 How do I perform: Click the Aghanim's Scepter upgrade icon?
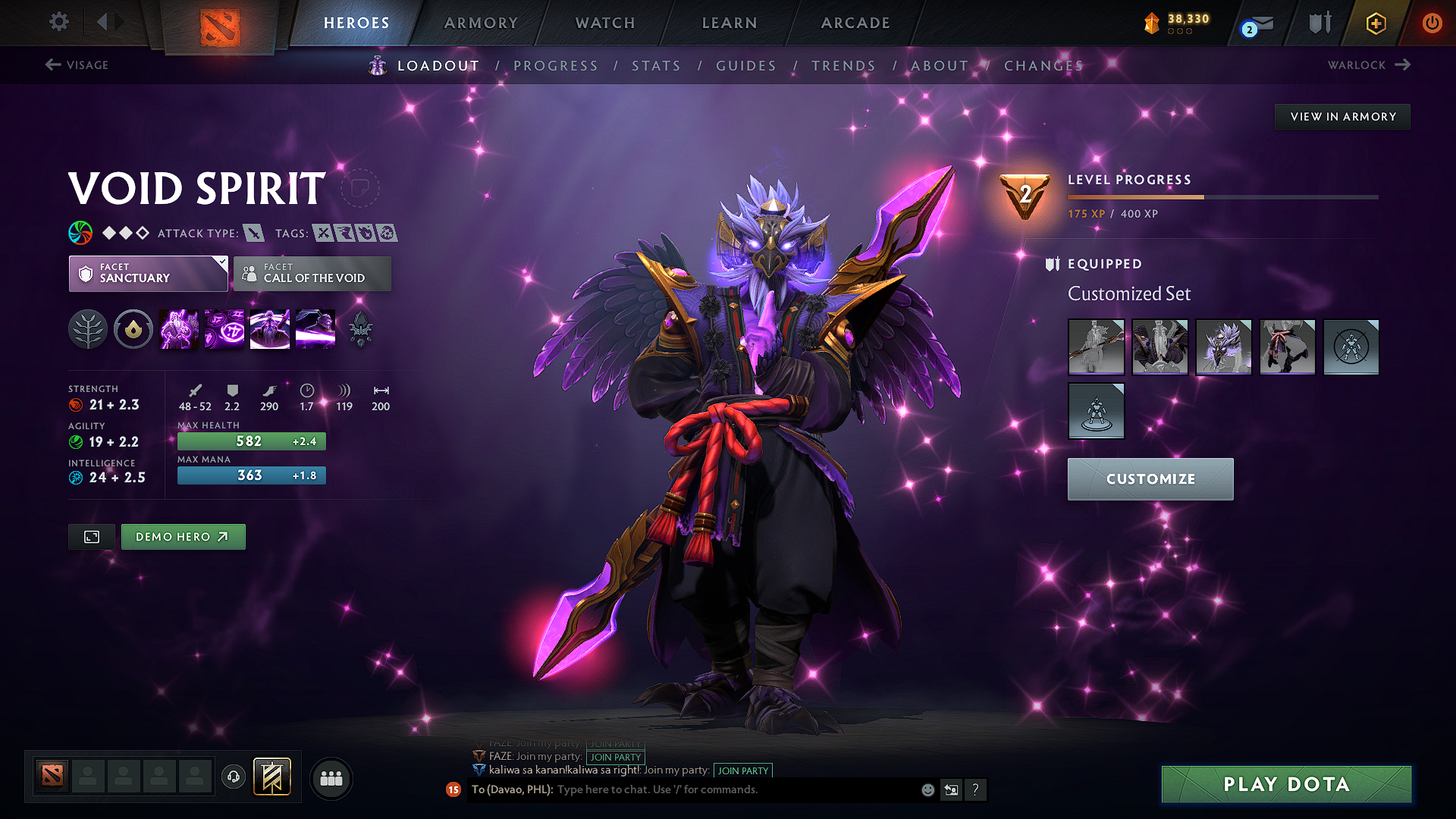[x=360, y=328]
